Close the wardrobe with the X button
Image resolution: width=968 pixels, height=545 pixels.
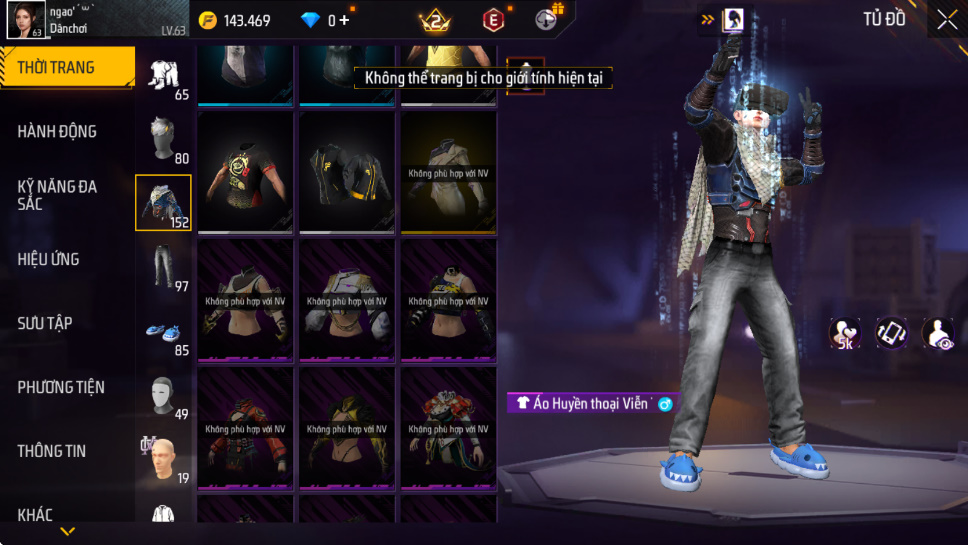pyautogui.click(x=946, y=20)
